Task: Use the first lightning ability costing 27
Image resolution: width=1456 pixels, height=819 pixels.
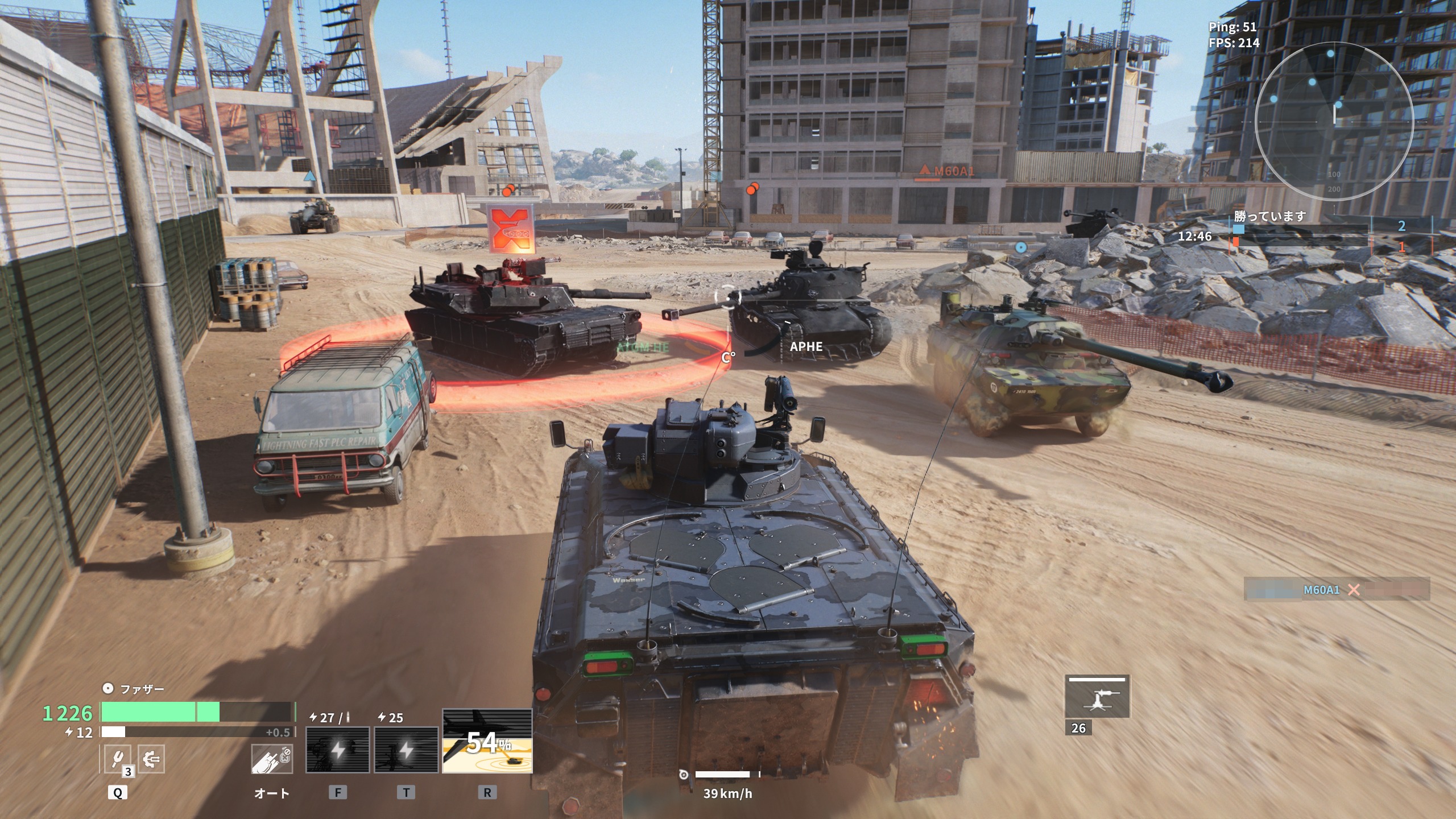Action: [x=337, y=750]
